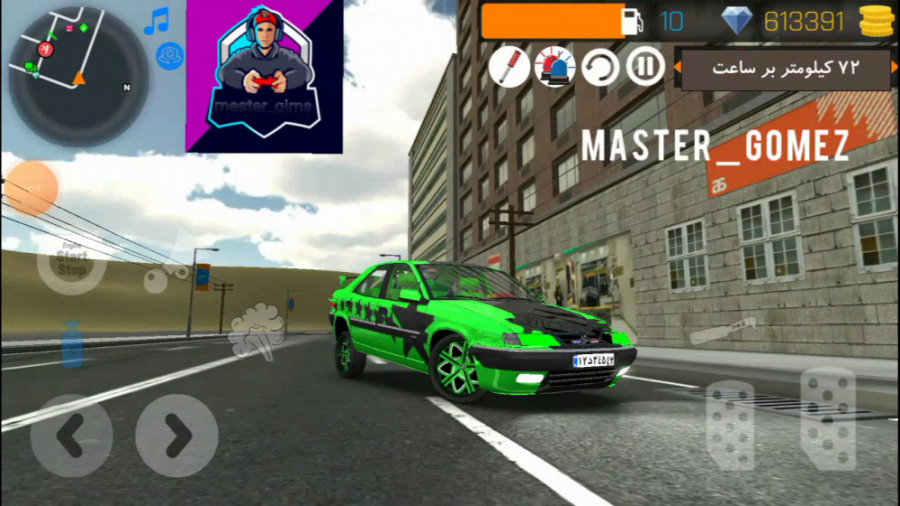Tap the fuel pump icon

click(x=631, y=21)
